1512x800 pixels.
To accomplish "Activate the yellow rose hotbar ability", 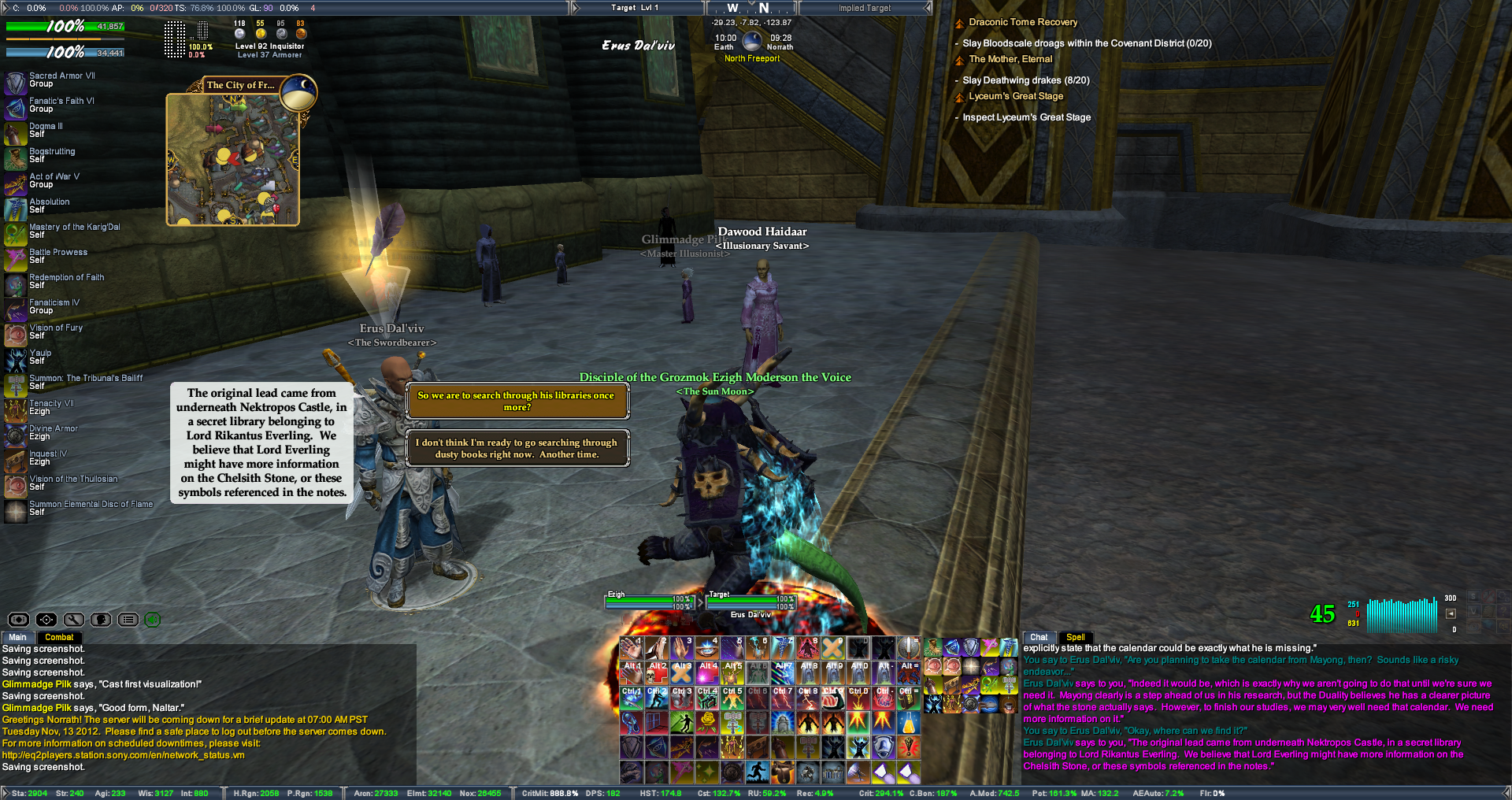I will click(707, 721).
